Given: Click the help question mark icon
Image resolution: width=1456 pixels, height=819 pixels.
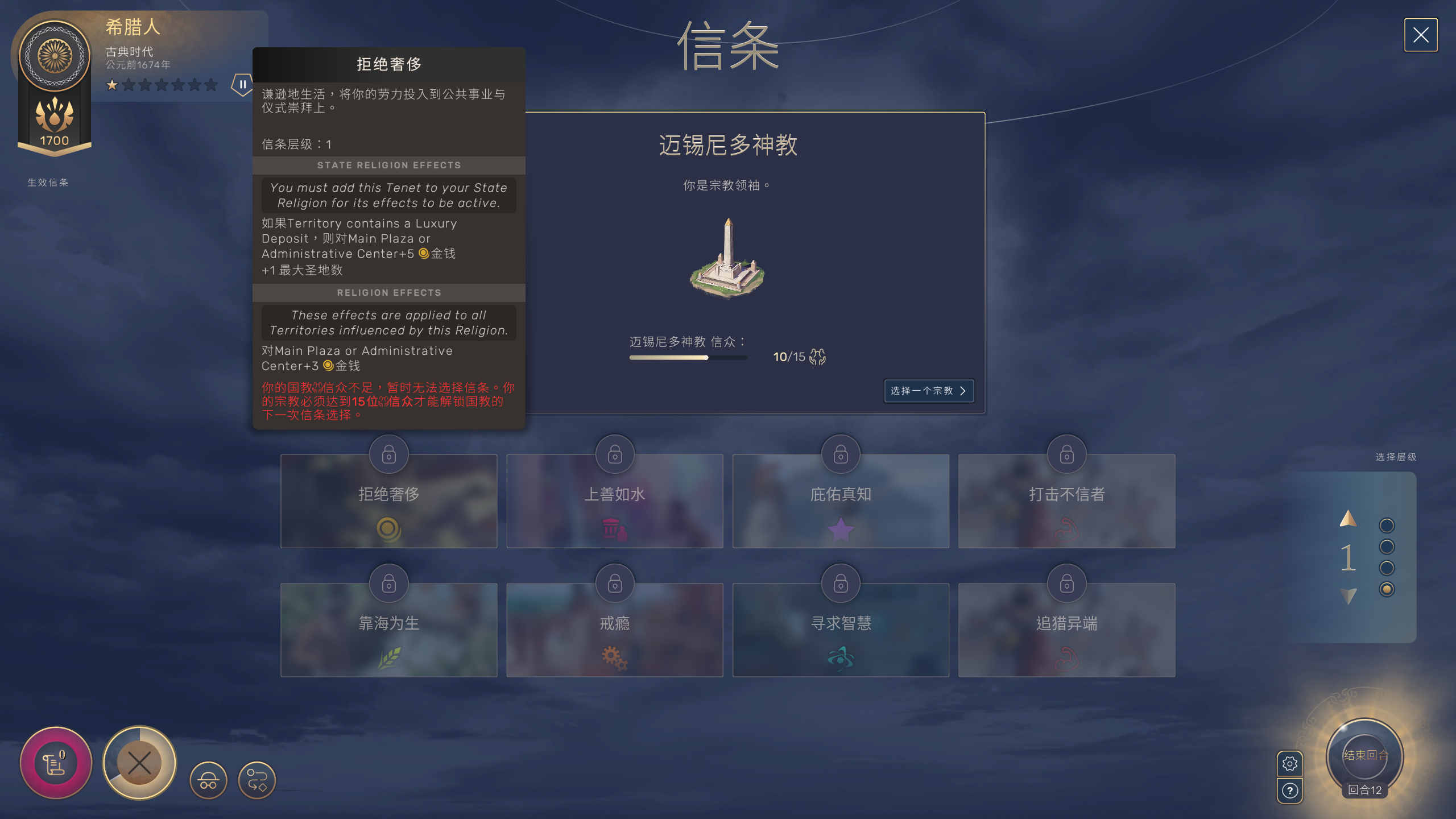Looking at the screenshot, I should coord(1290,790).
